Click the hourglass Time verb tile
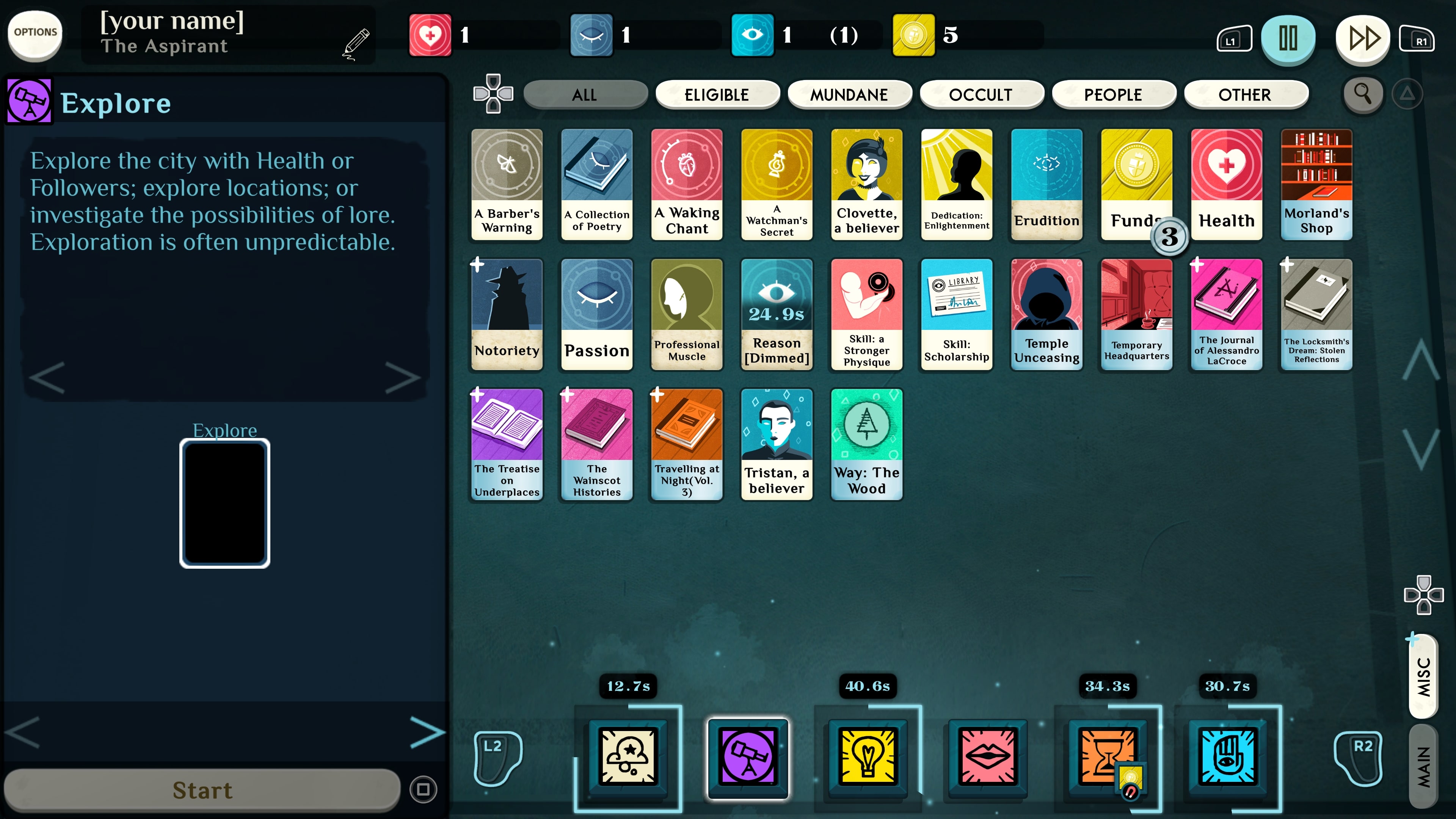The width and height of the screenshot is (1456, 819). 1108,758
